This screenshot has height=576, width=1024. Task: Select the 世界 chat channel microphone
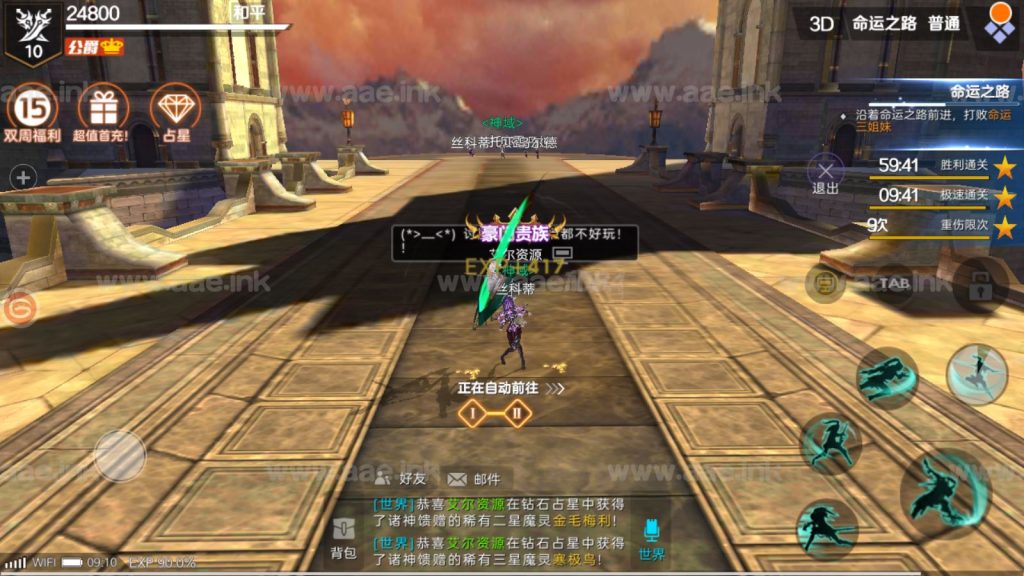(651, 537)
